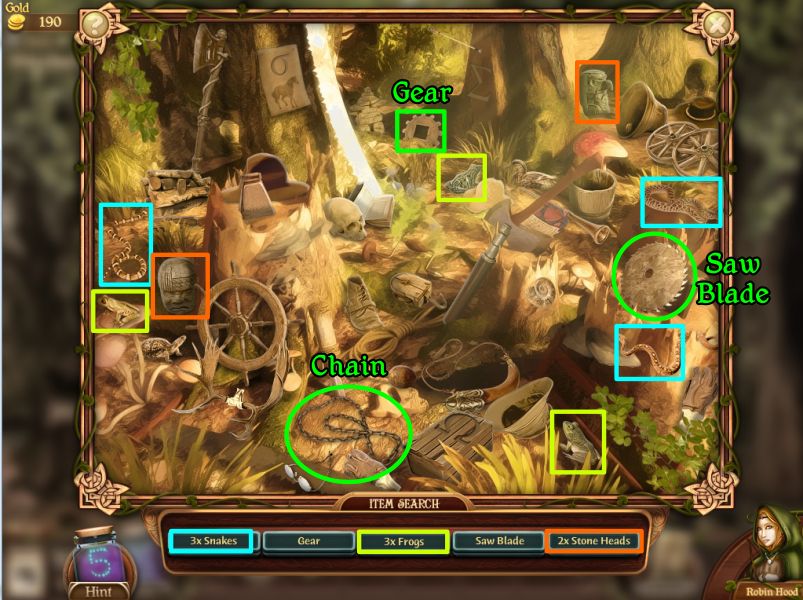Choose the Gear item in the search list

coord(308,541)
